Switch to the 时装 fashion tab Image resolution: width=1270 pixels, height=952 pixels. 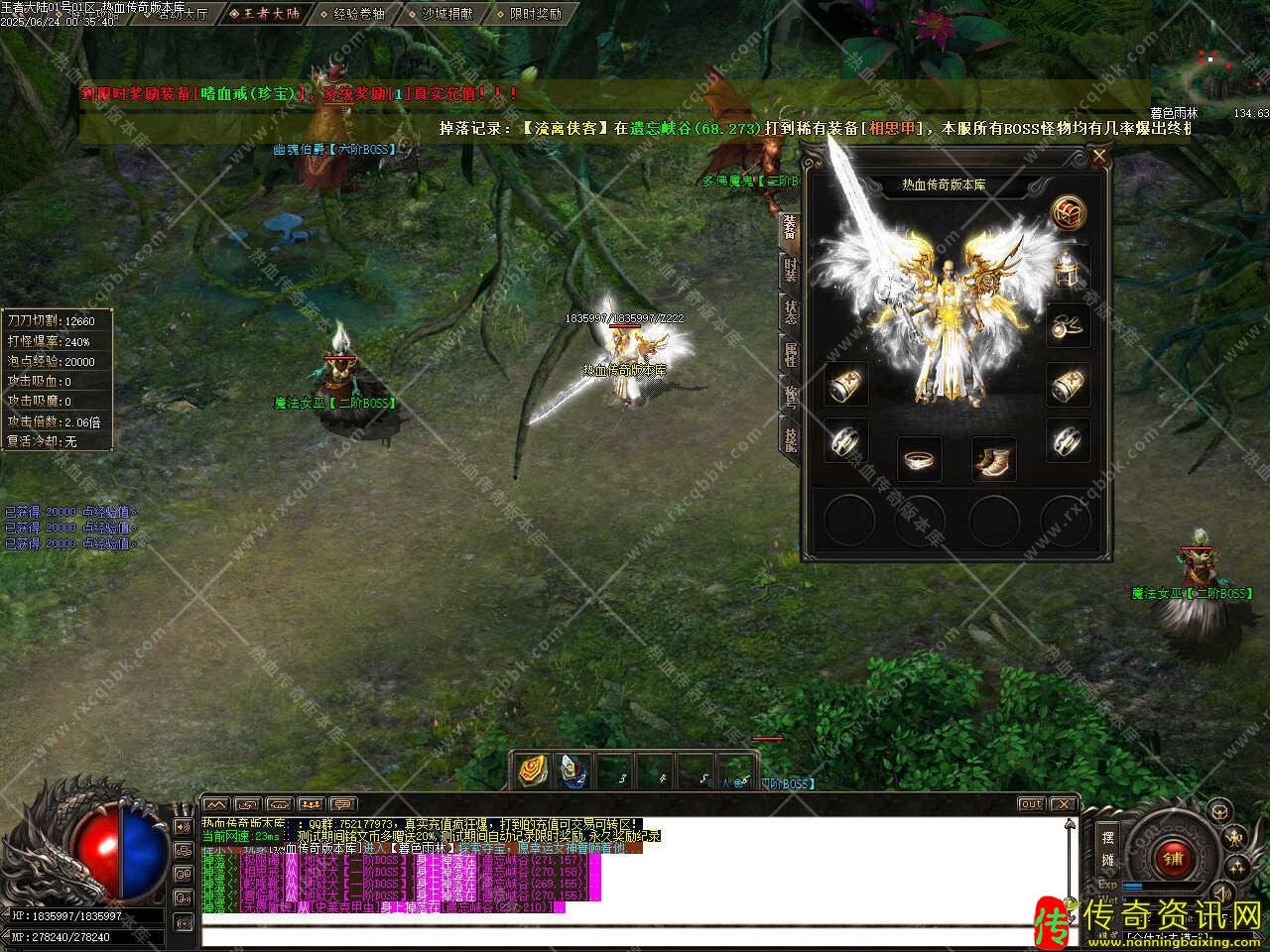click(x=790, y=269)
